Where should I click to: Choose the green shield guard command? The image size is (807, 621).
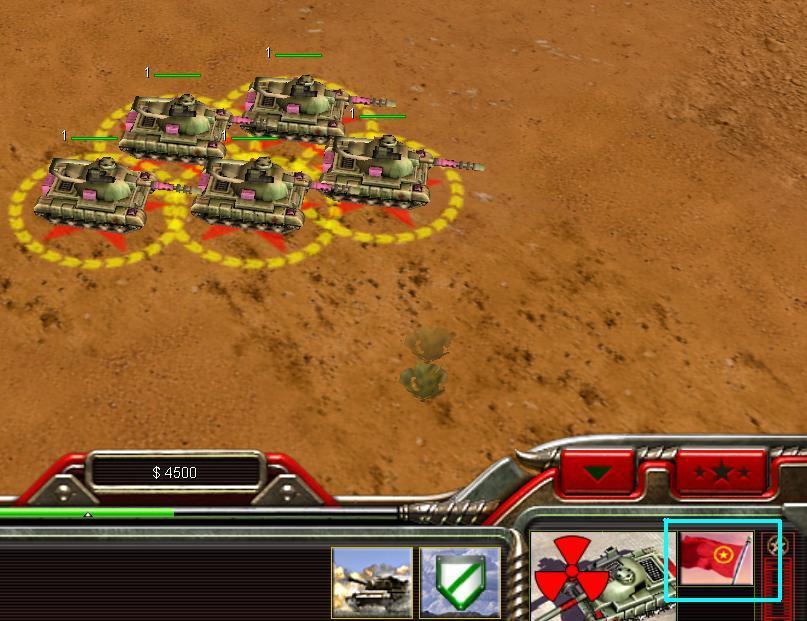click(460, 582)
